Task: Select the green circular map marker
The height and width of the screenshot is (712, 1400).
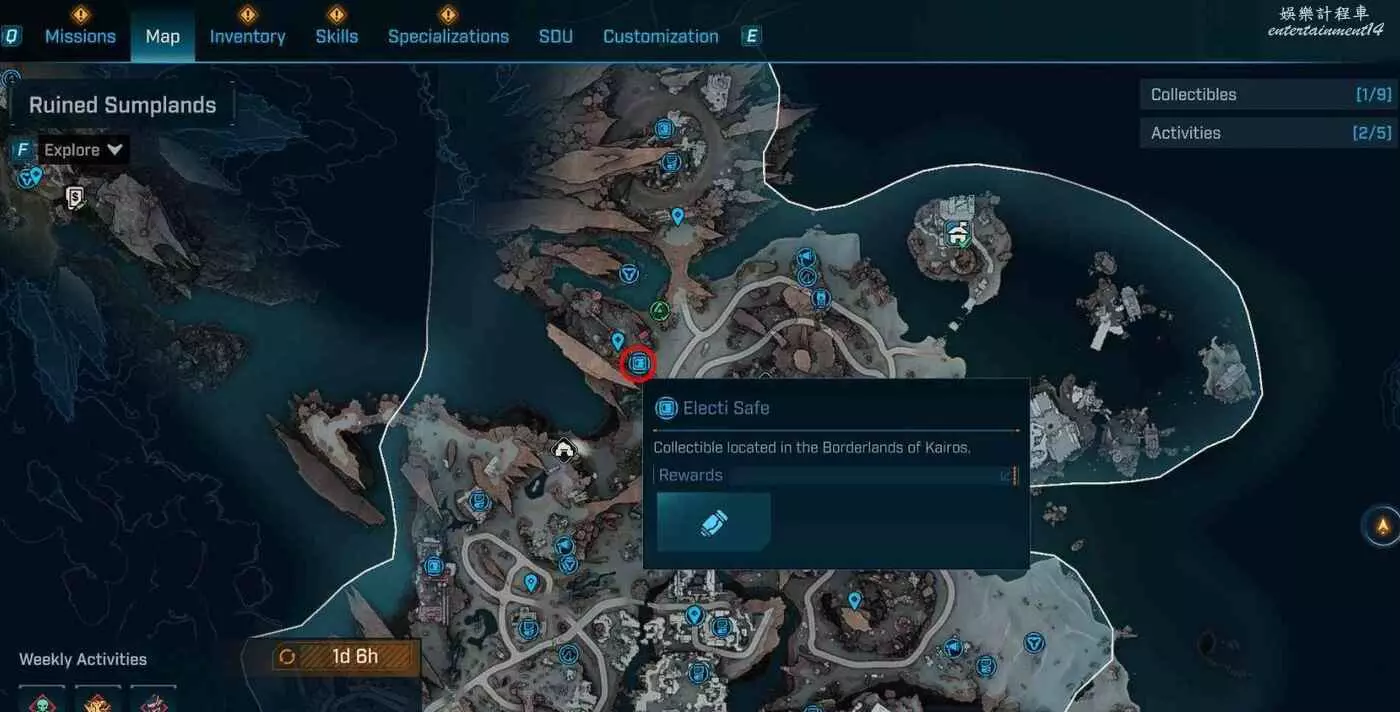Action: [x=659, y=311]
